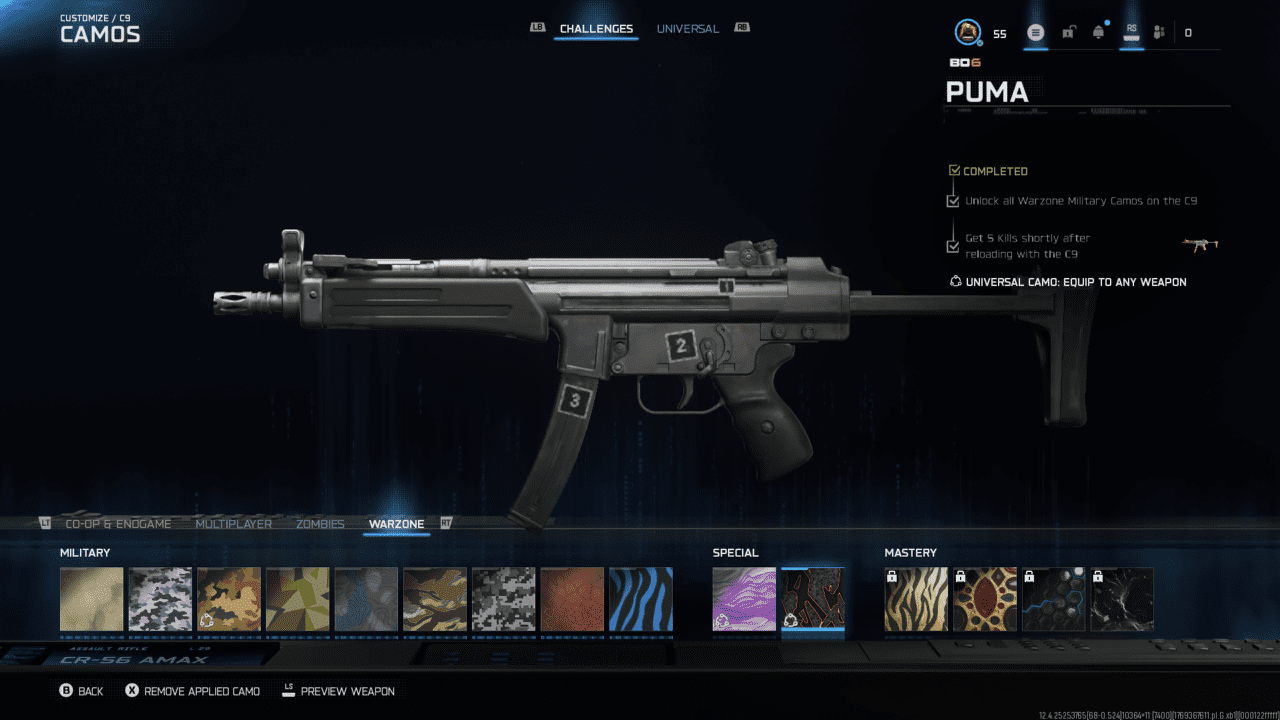Open the social friends list icon

(x=1159, y=33)
